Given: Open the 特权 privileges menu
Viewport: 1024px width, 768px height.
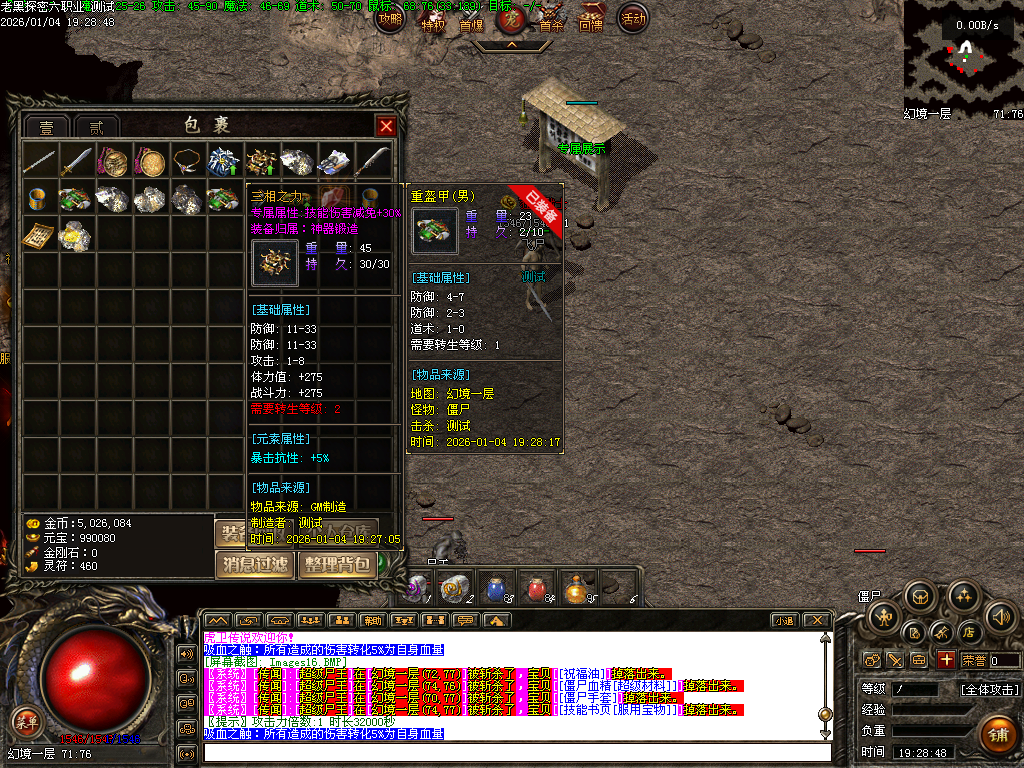Looking at the screenshot, I should [x=433, y=22].
